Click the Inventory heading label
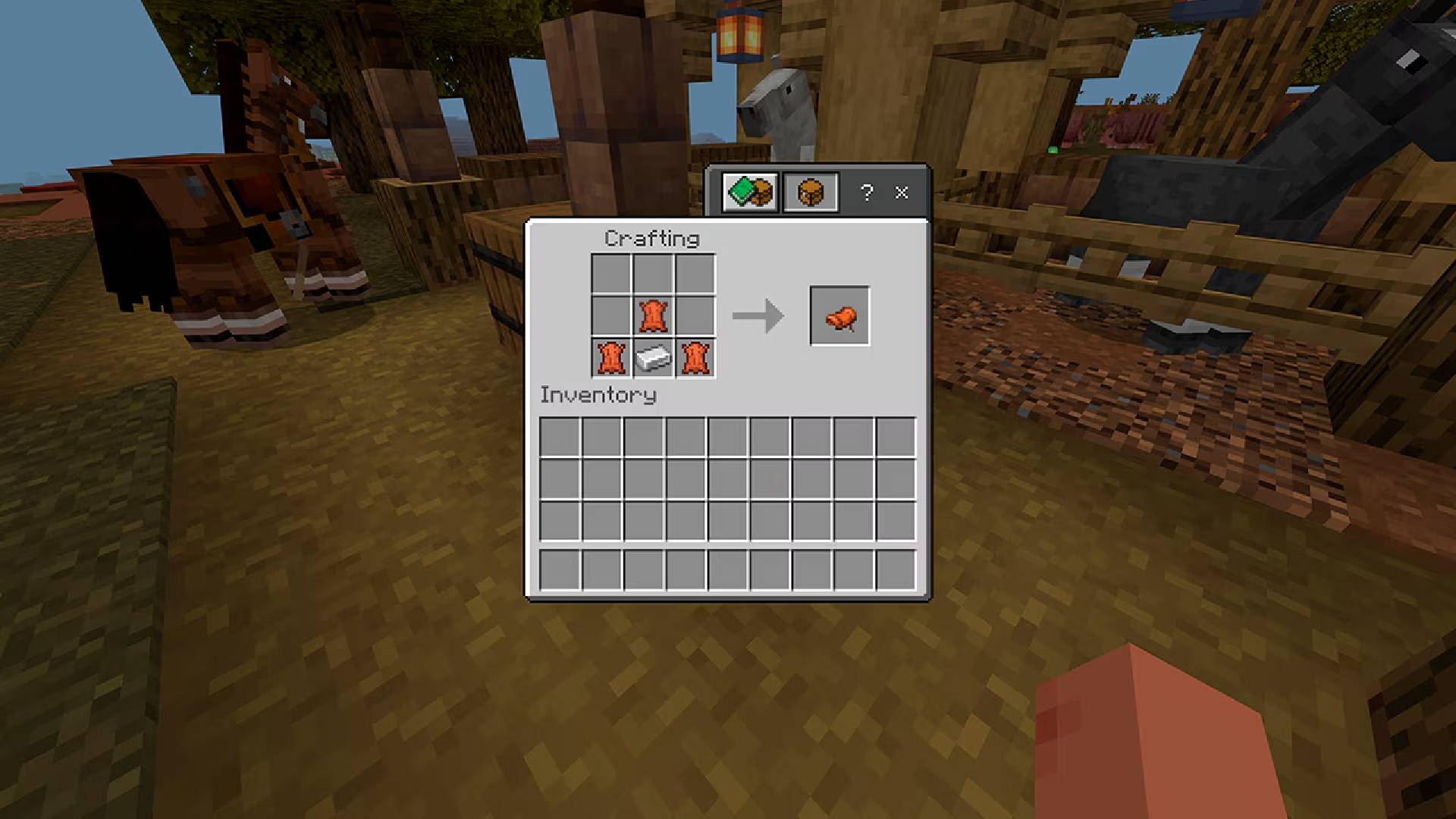The width and height of the screenshot is (1456, 819). [597, 395]
